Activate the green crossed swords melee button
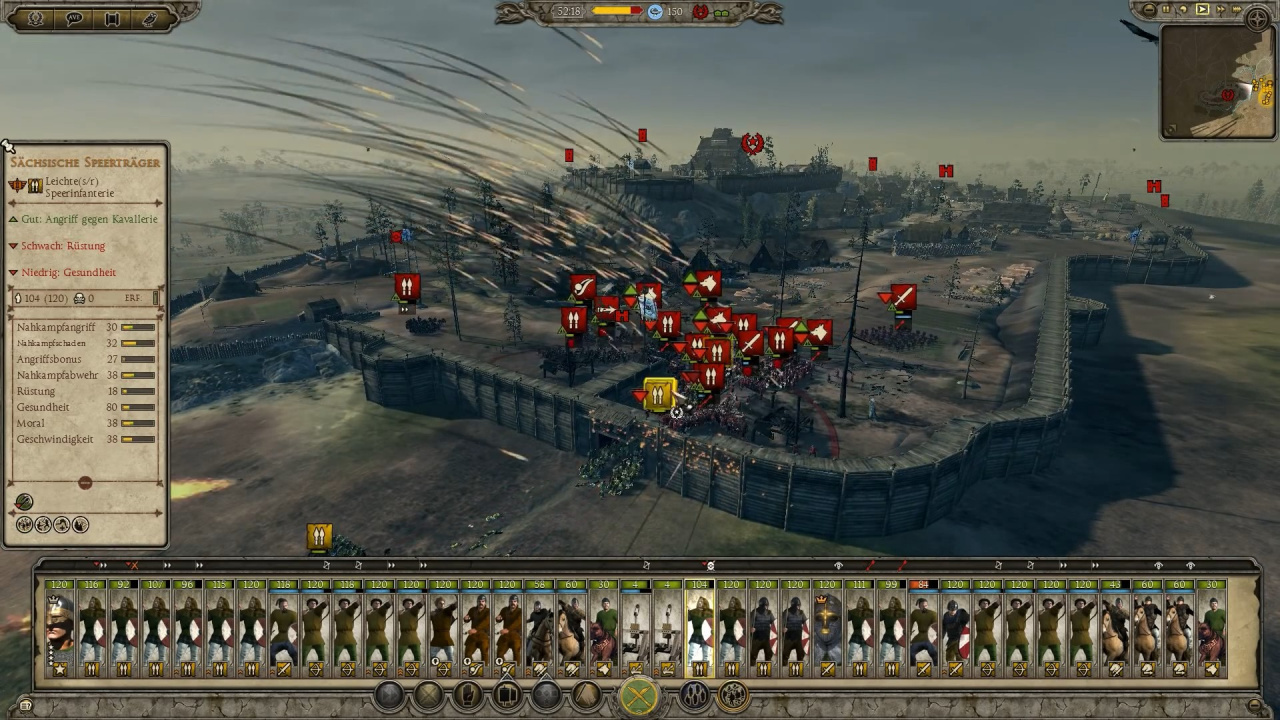1280x720 pixels. point(638,696)
